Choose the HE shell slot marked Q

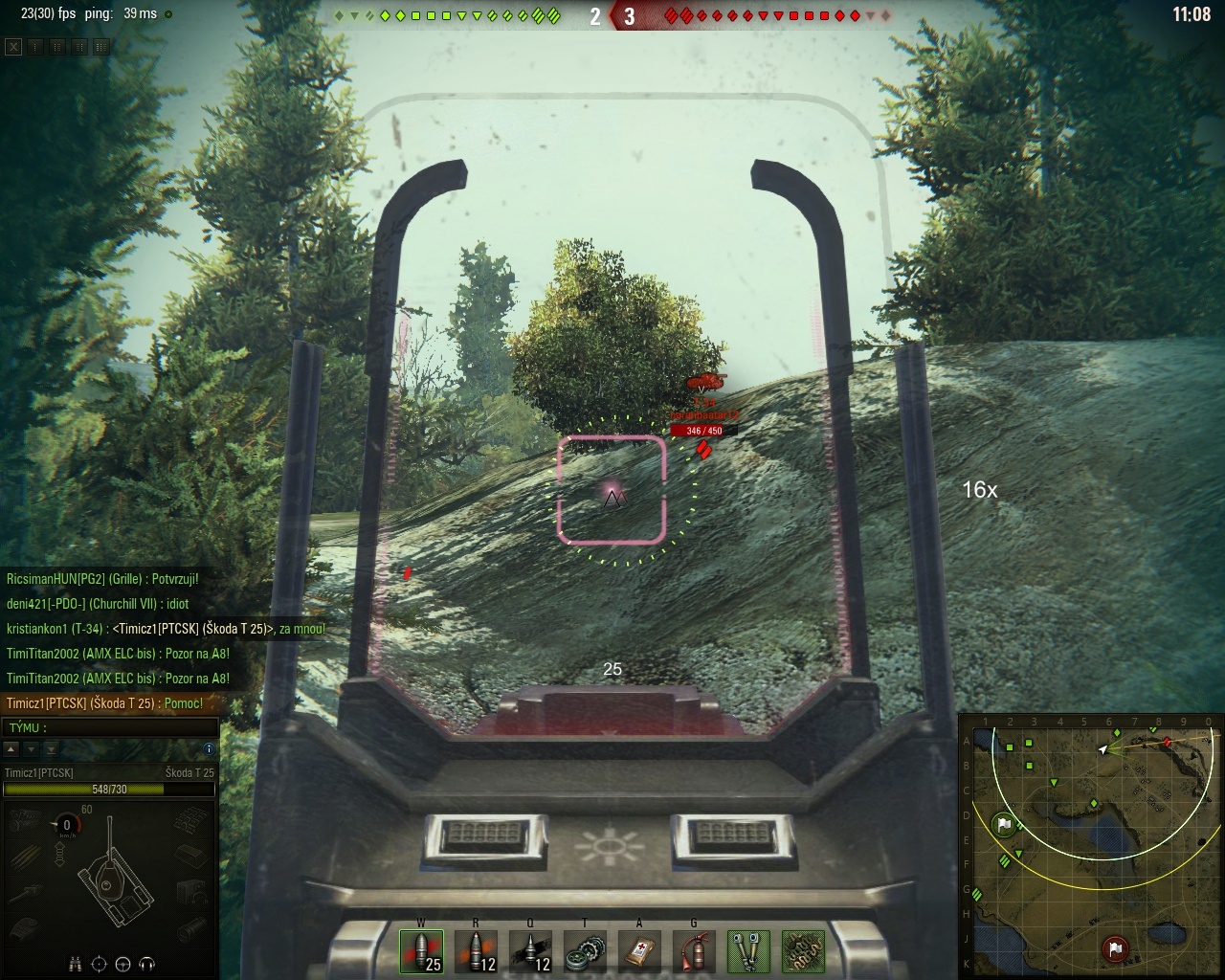point(530,951)
